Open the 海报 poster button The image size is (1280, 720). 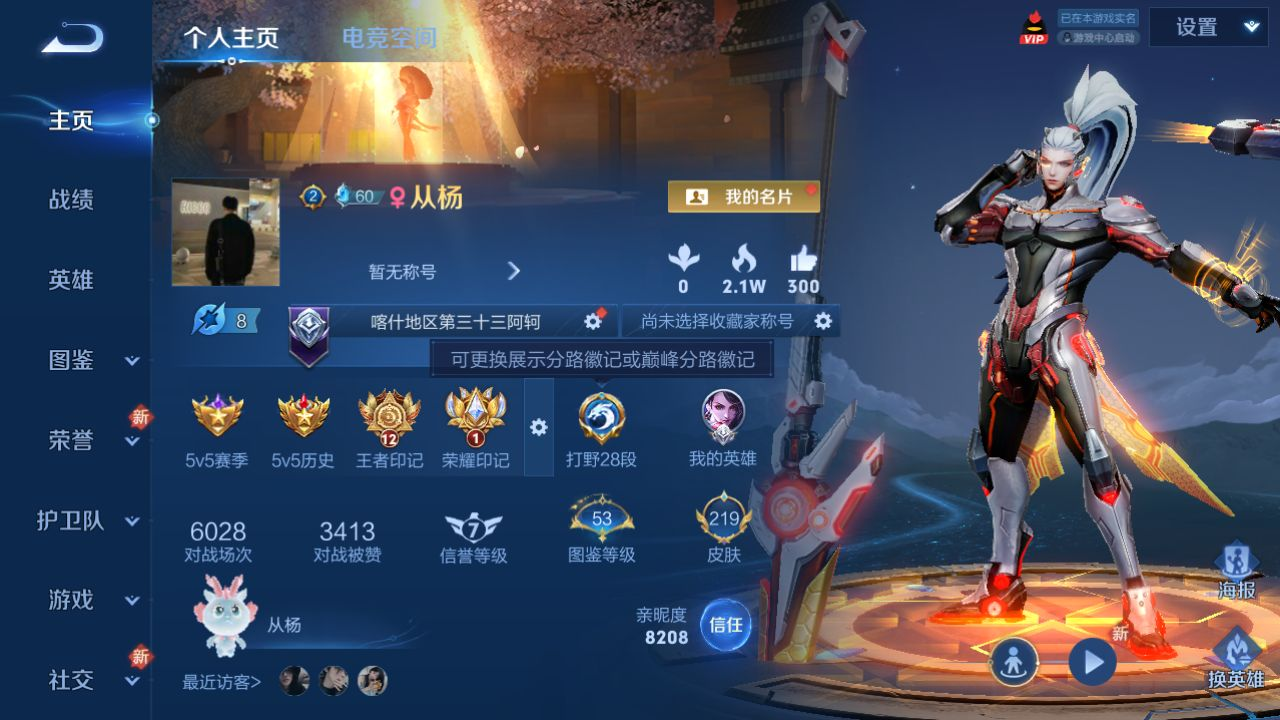pyautogui.click(x=1237, y=571)
